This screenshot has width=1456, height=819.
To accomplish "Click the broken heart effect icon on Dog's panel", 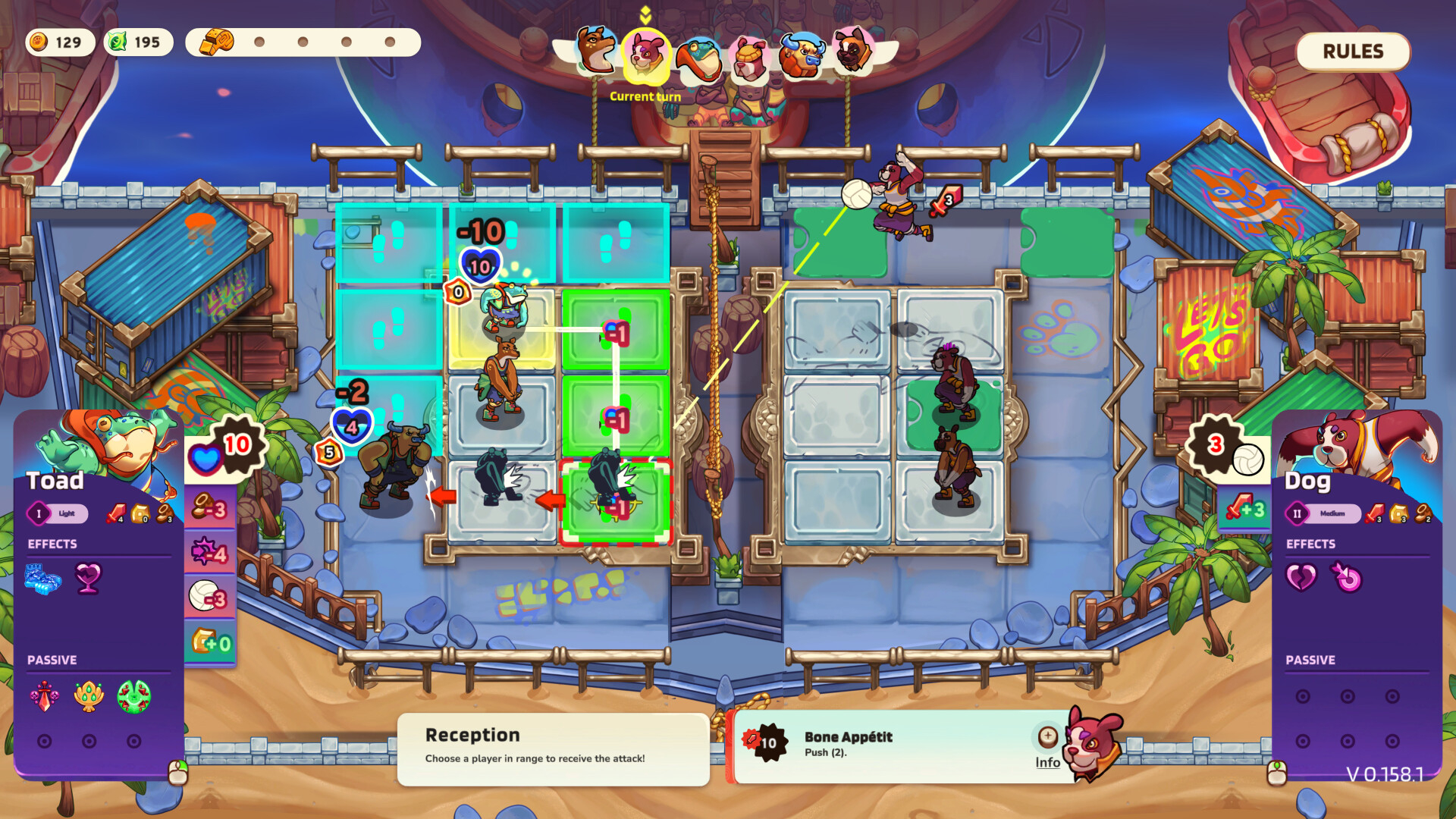I will (x=1301, y=576).
